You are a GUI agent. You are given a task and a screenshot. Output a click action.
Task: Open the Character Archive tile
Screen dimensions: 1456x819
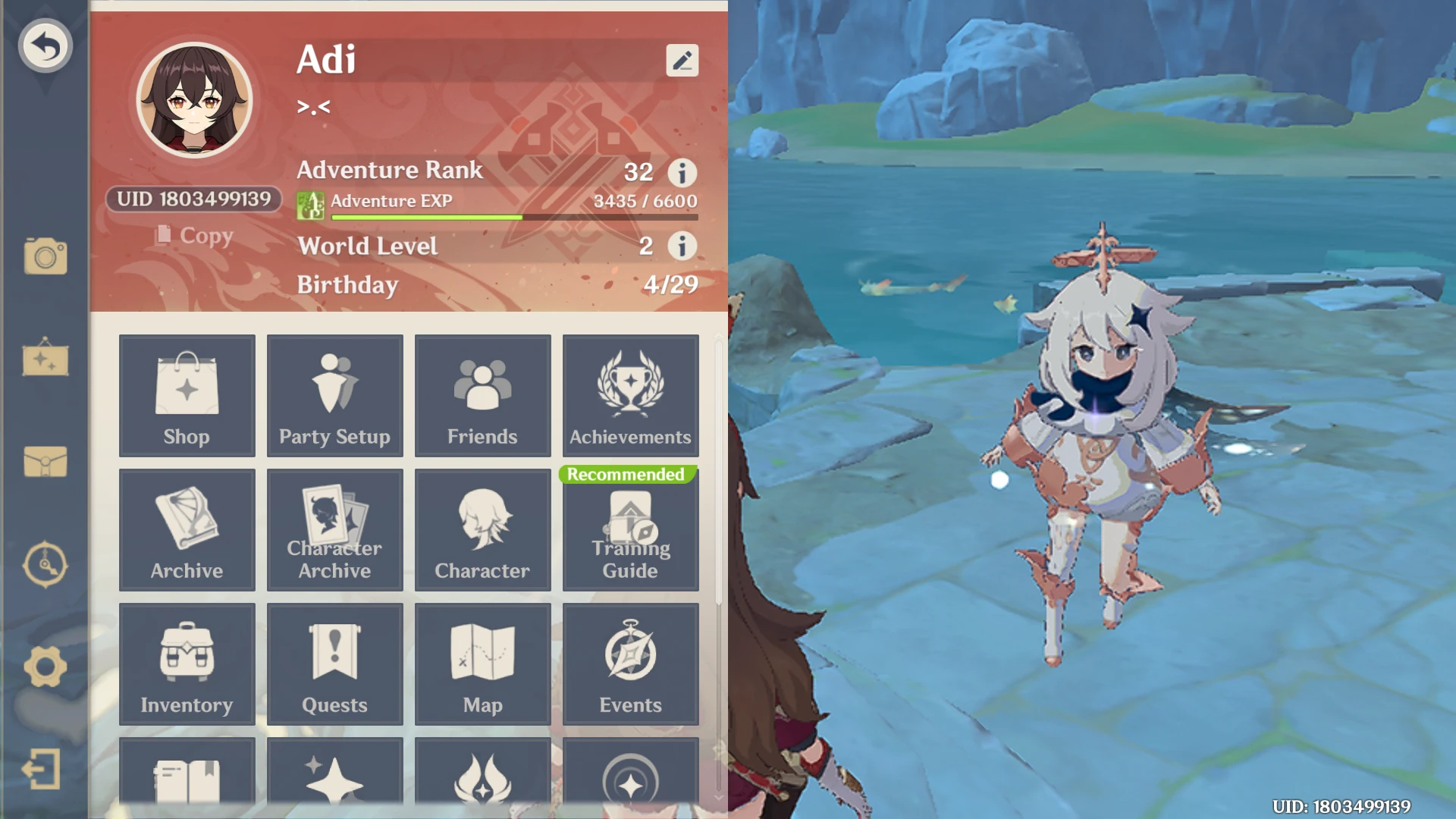(334, 530)
